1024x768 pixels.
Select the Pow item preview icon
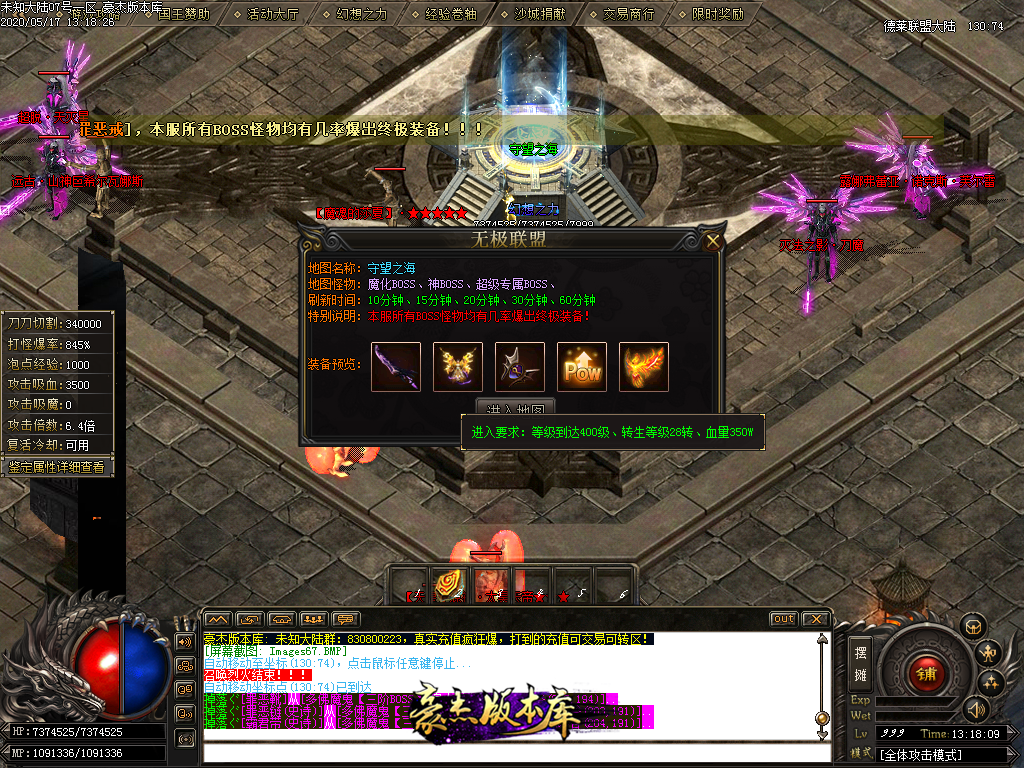point(582,367)
